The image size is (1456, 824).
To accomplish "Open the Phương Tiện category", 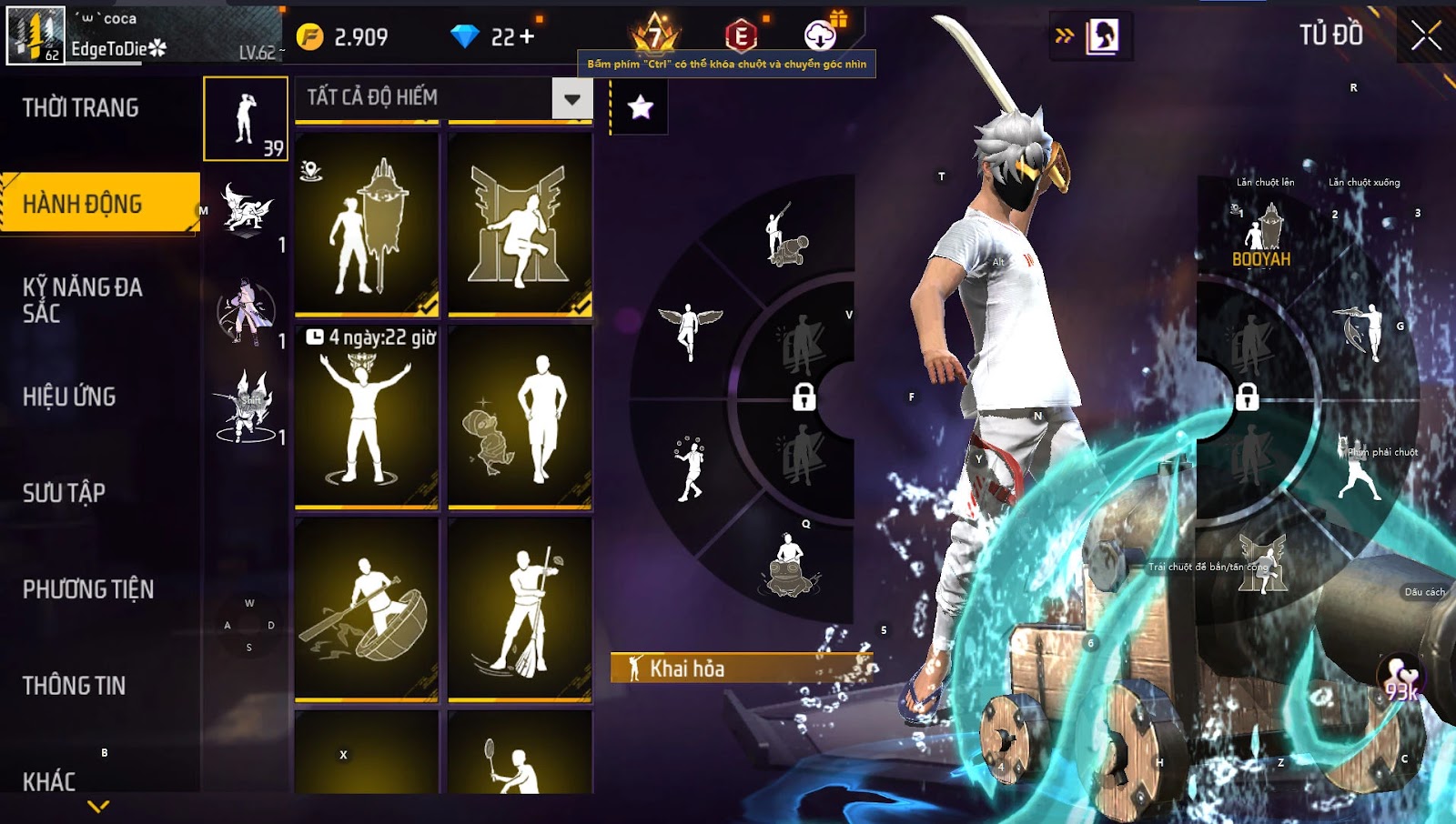I will pos(88,589).
